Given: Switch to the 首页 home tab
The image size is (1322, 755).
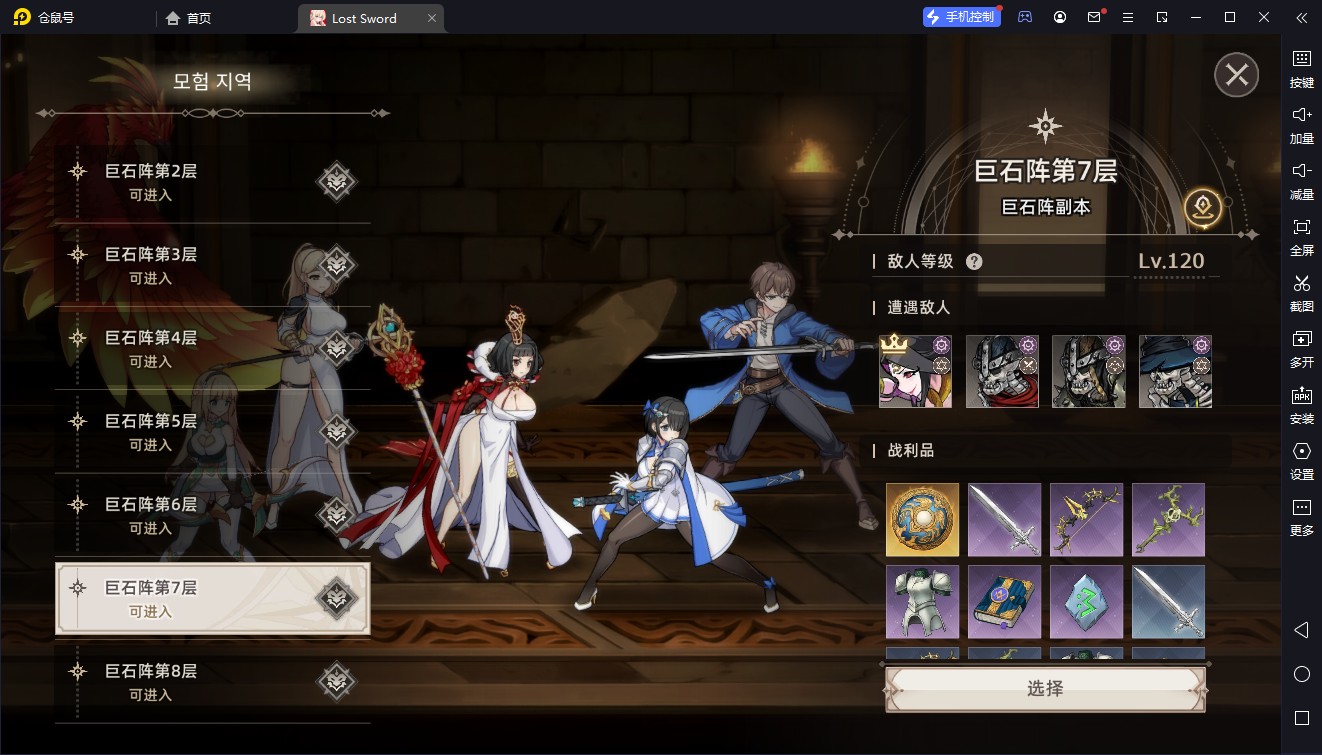Looking at the screenshot, I should pos(189,18).
